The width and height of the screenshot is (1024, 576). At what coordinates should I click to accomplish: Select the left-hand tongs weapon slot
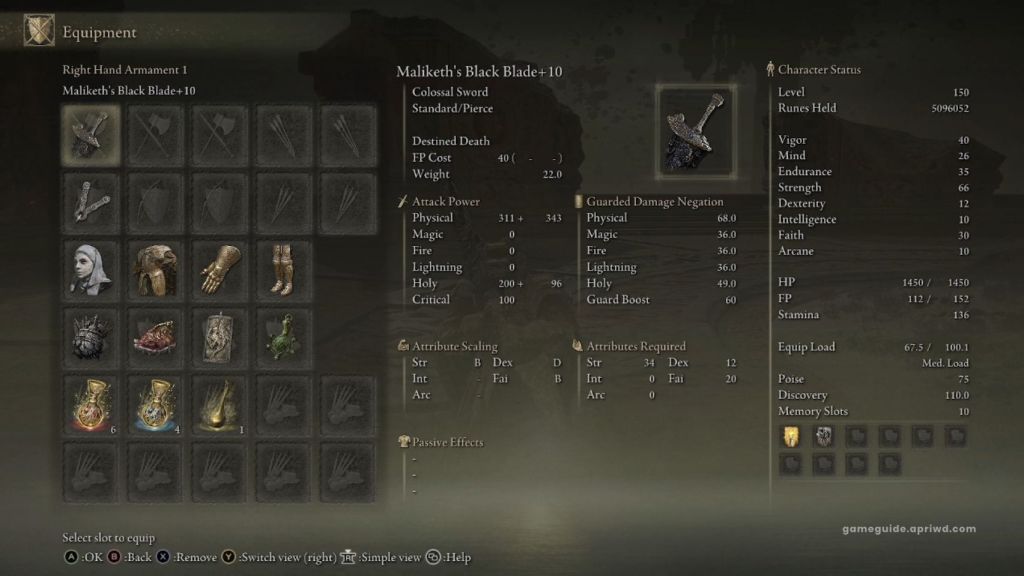point(91,200)
